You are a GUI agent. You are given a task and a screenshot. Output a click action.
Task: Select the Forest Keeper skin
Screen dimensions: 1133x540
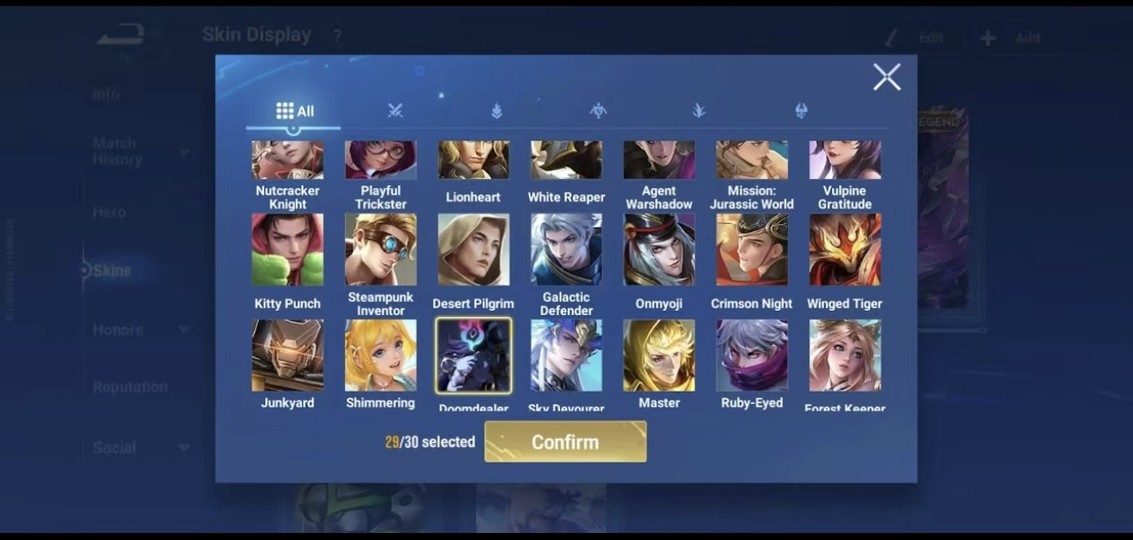[844, 356]
